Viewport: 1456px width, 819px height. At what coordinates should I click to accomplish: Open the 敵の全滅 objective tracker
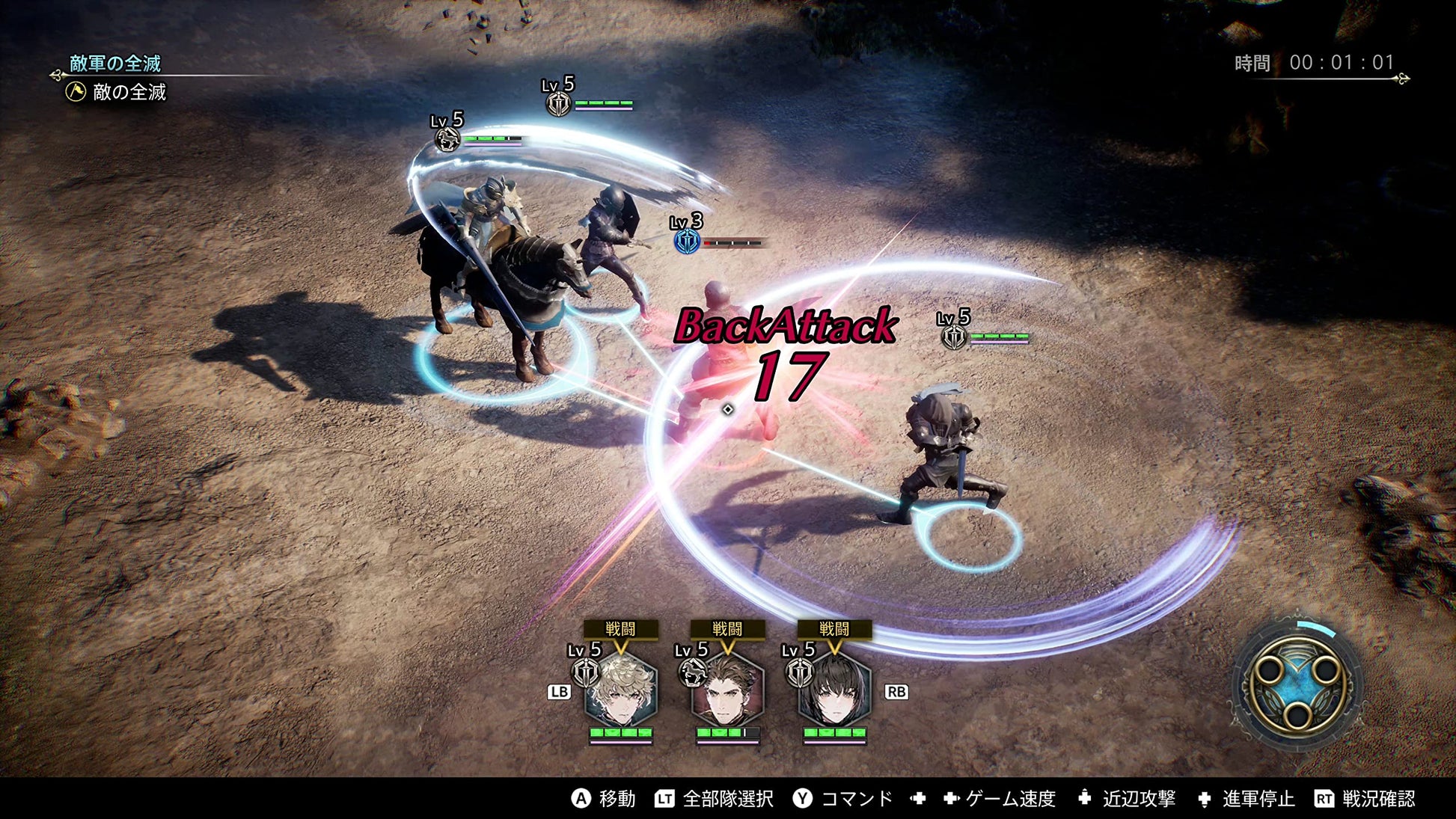coord(119,92)
